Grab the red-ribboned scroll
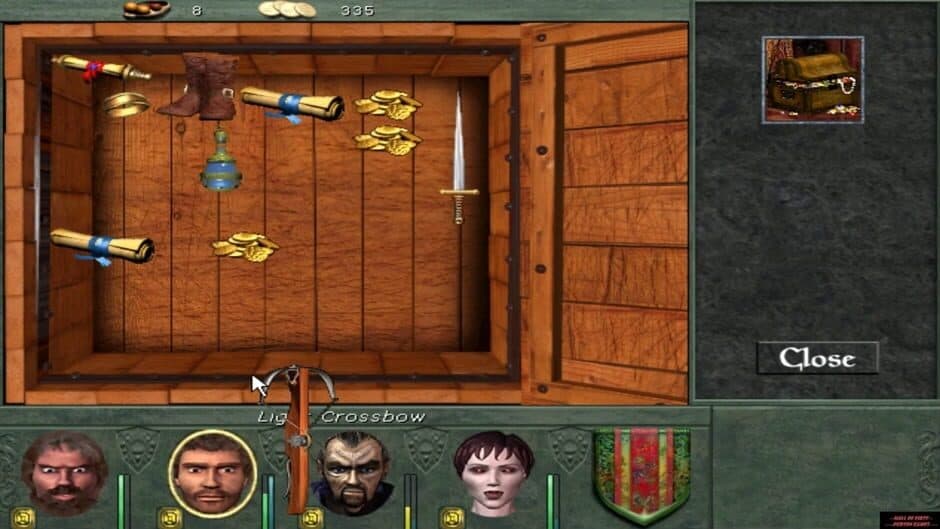 tap(100, 68)
